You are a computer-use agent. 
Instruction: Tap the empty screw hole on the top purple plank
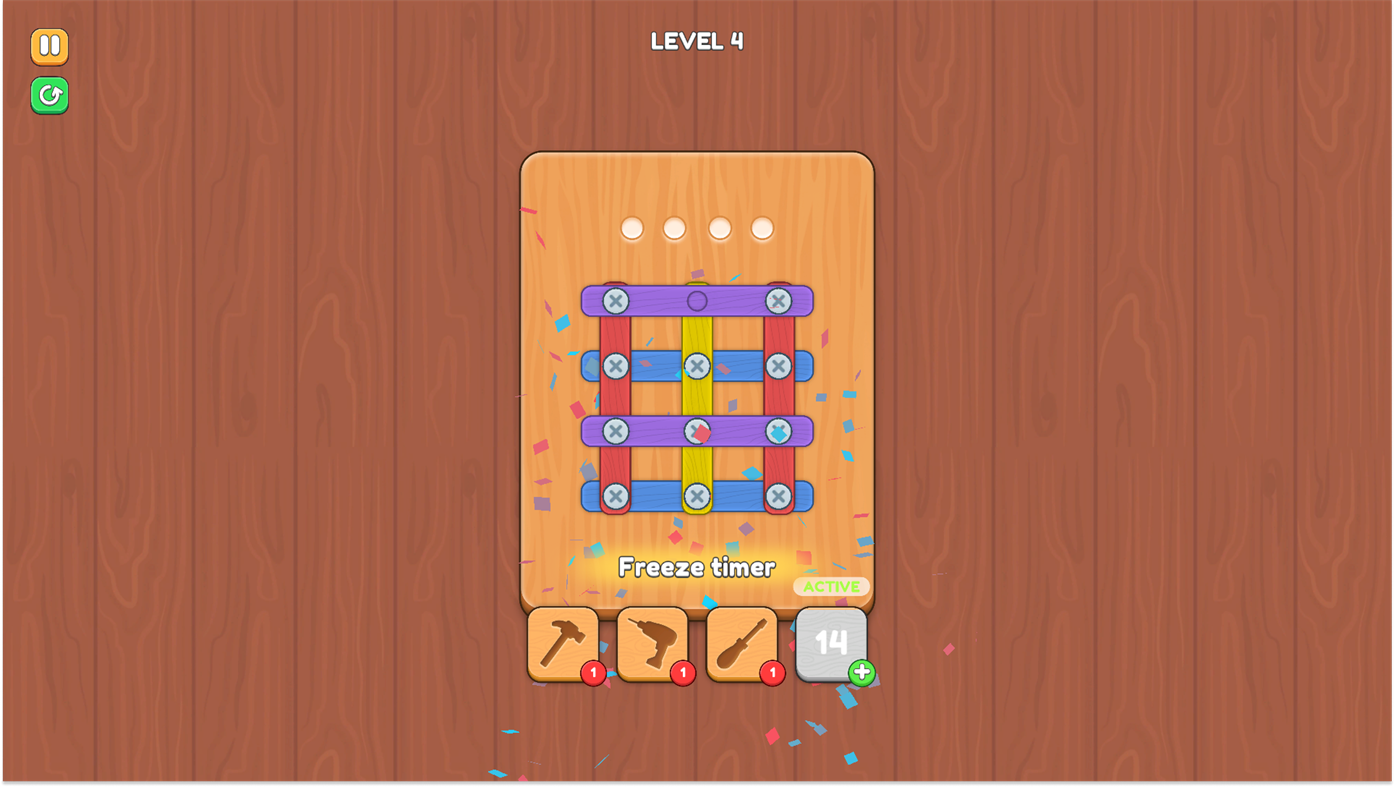click(x=696, y=298)
